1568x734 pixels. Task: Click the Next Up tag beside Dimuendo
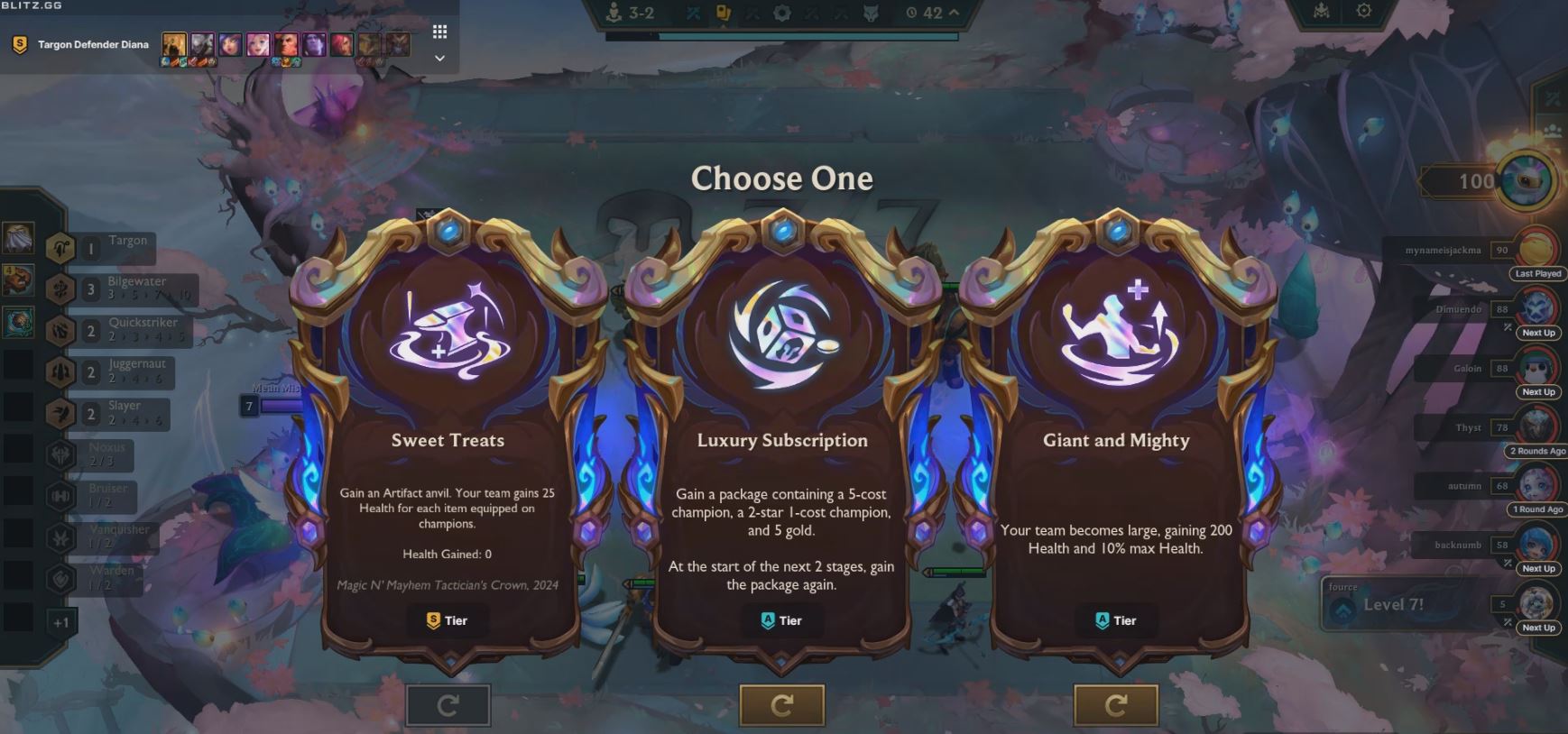(x=1537, y=332)
